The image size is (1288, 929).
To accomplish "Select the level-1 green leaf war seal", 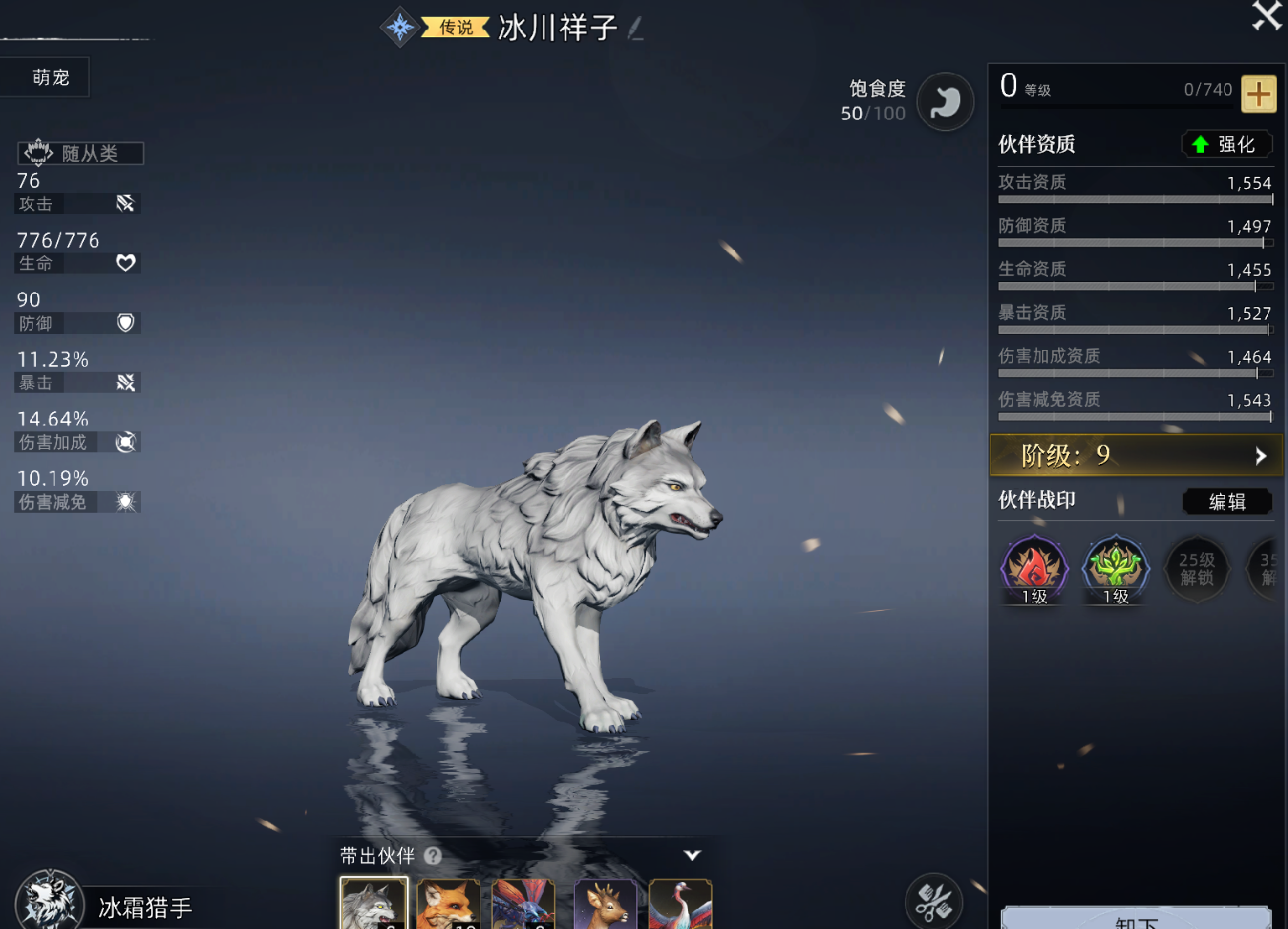I will click(1115, 569).
